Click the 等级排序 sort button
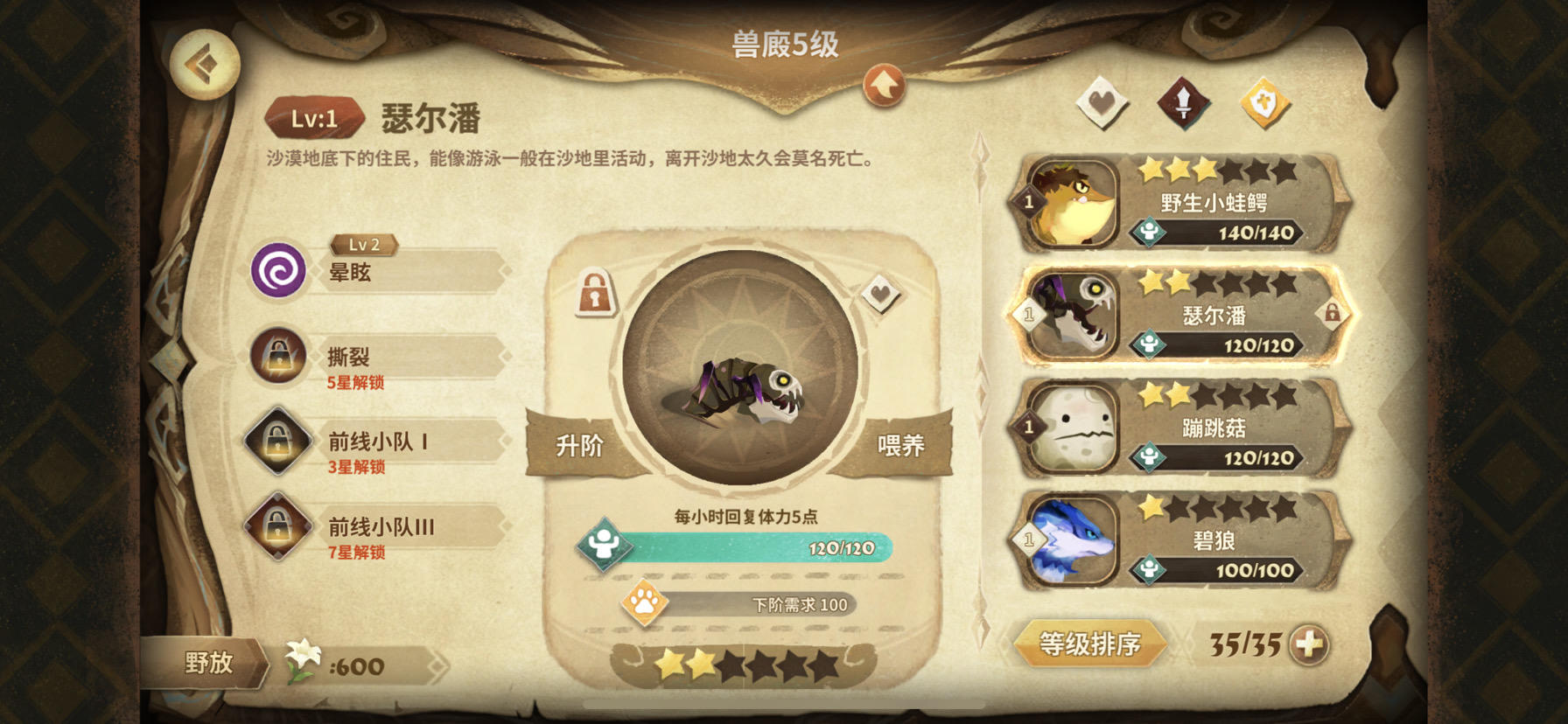The image size is (1568, 724). tap(1092, 644)
